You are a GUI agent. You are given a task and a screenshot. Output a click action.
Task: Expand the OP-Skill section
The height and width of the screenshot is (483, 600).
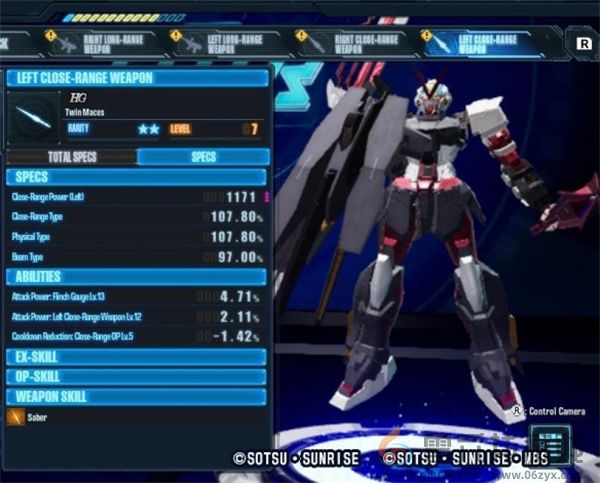point(137,377)
